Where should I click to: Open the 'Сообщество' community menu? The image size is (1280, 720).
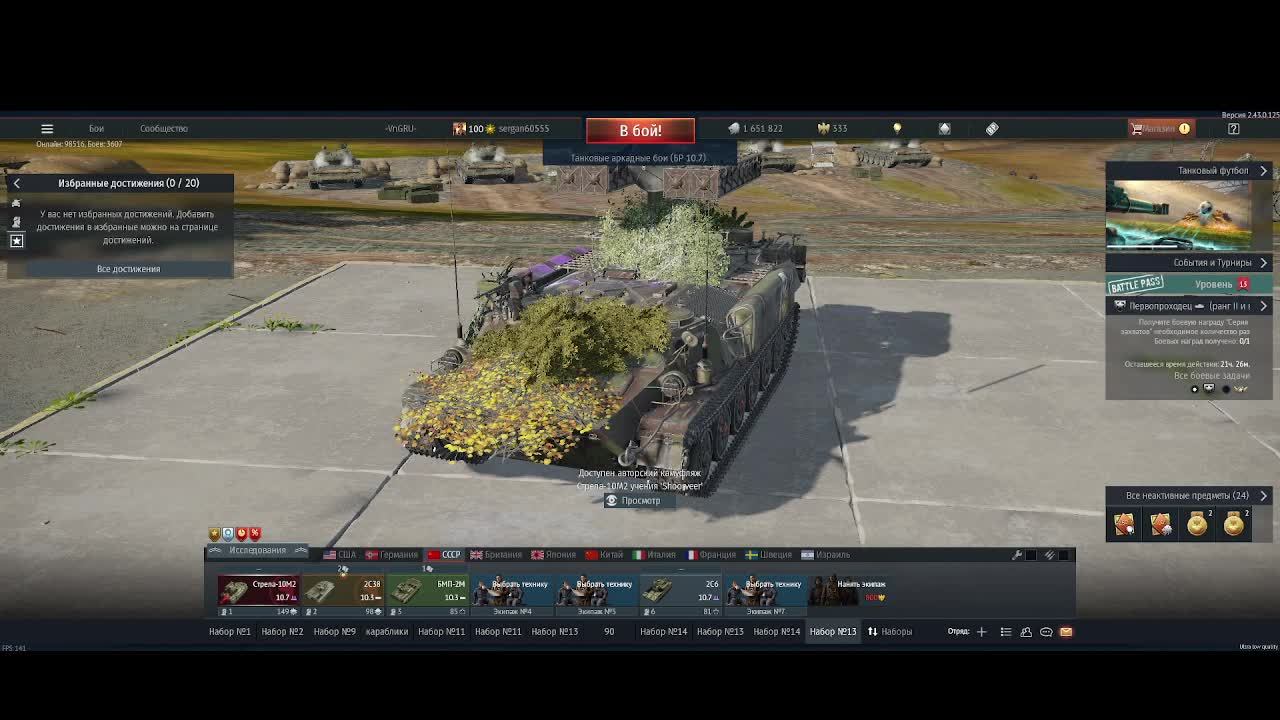pyautogui.click(x=164, y=129)
